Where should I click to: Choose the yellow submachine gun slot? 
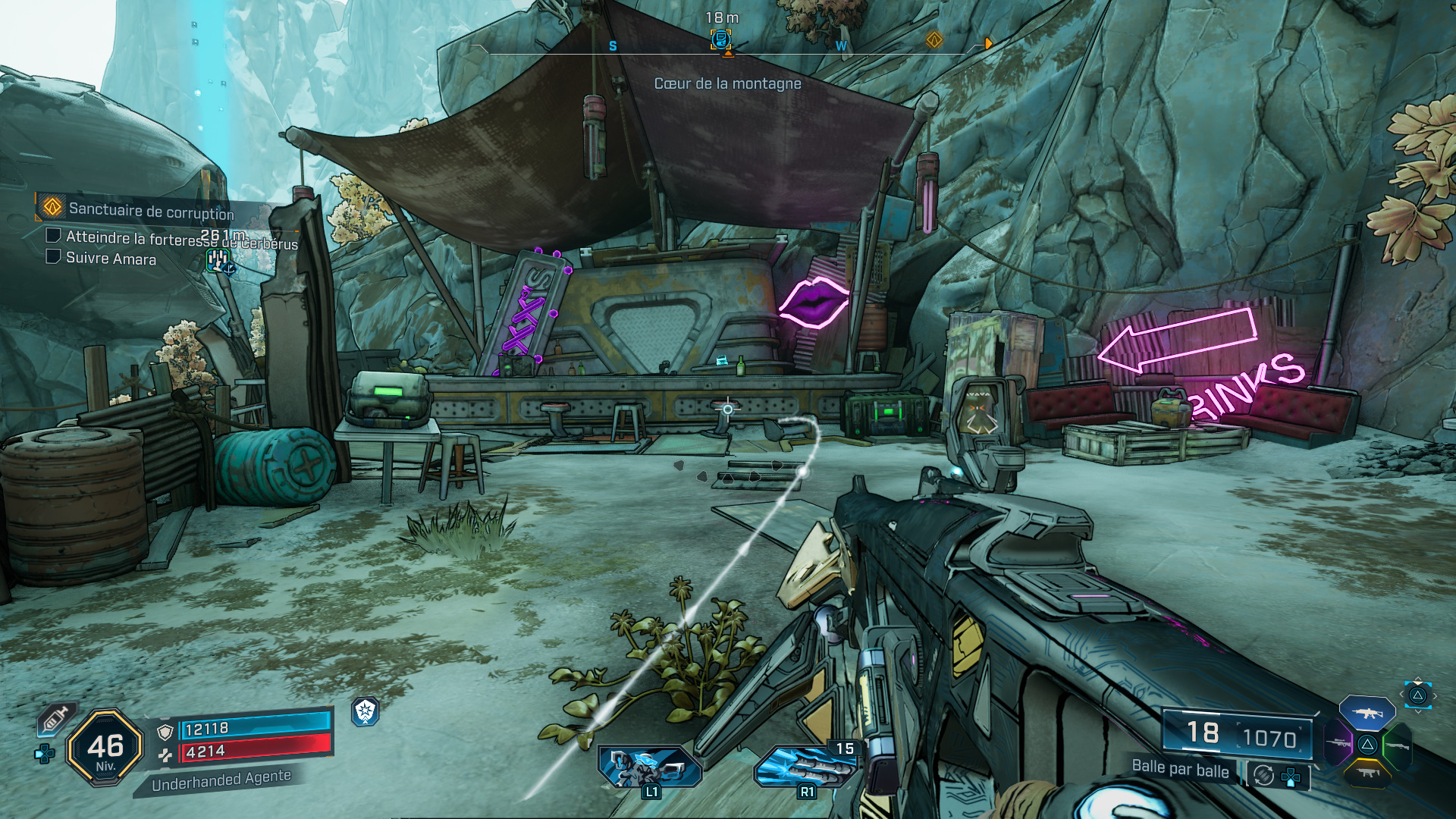(1367, 773)
